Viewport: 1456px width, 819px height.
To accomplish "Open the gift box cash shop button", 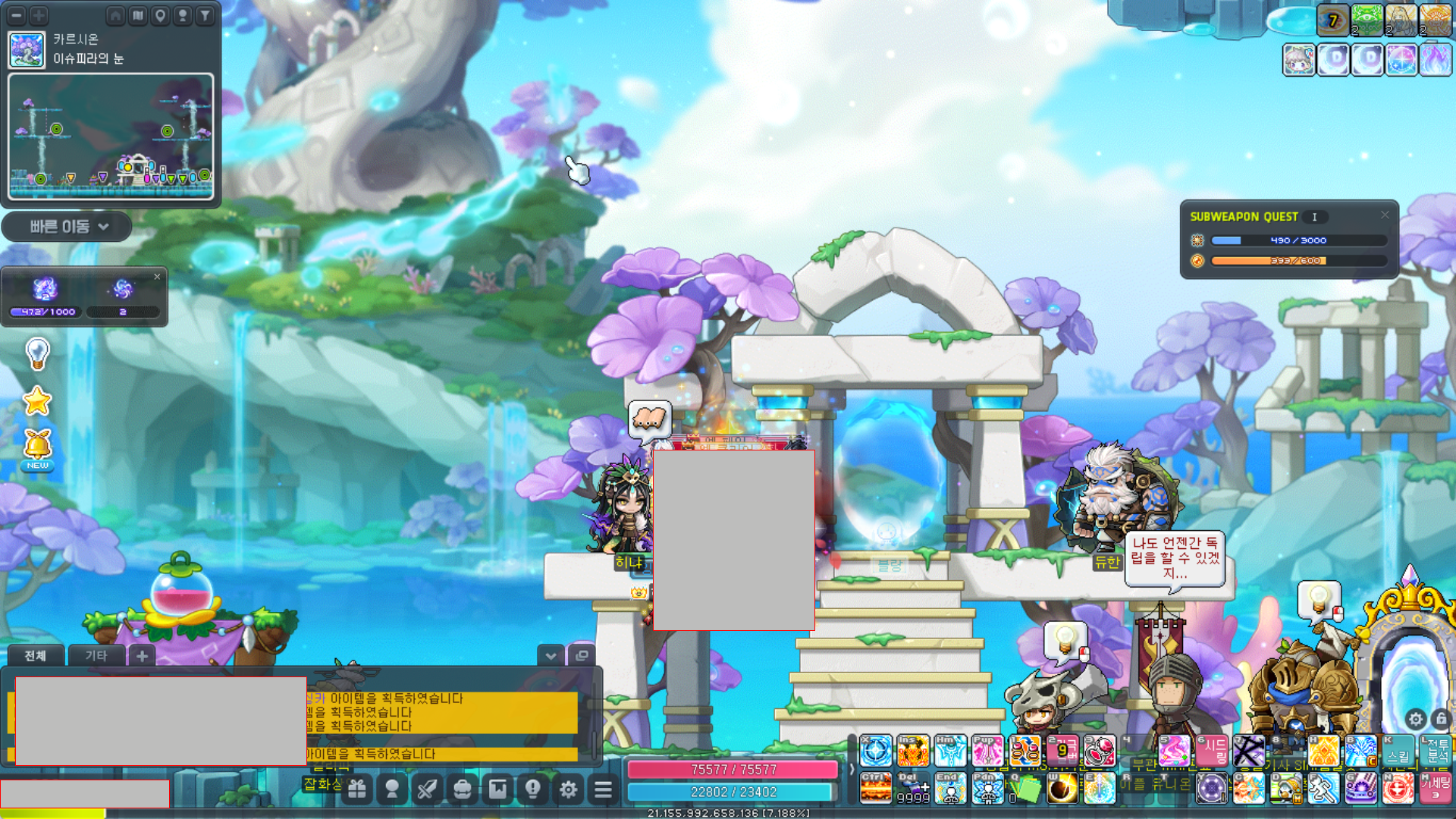I will coord(357,789).
